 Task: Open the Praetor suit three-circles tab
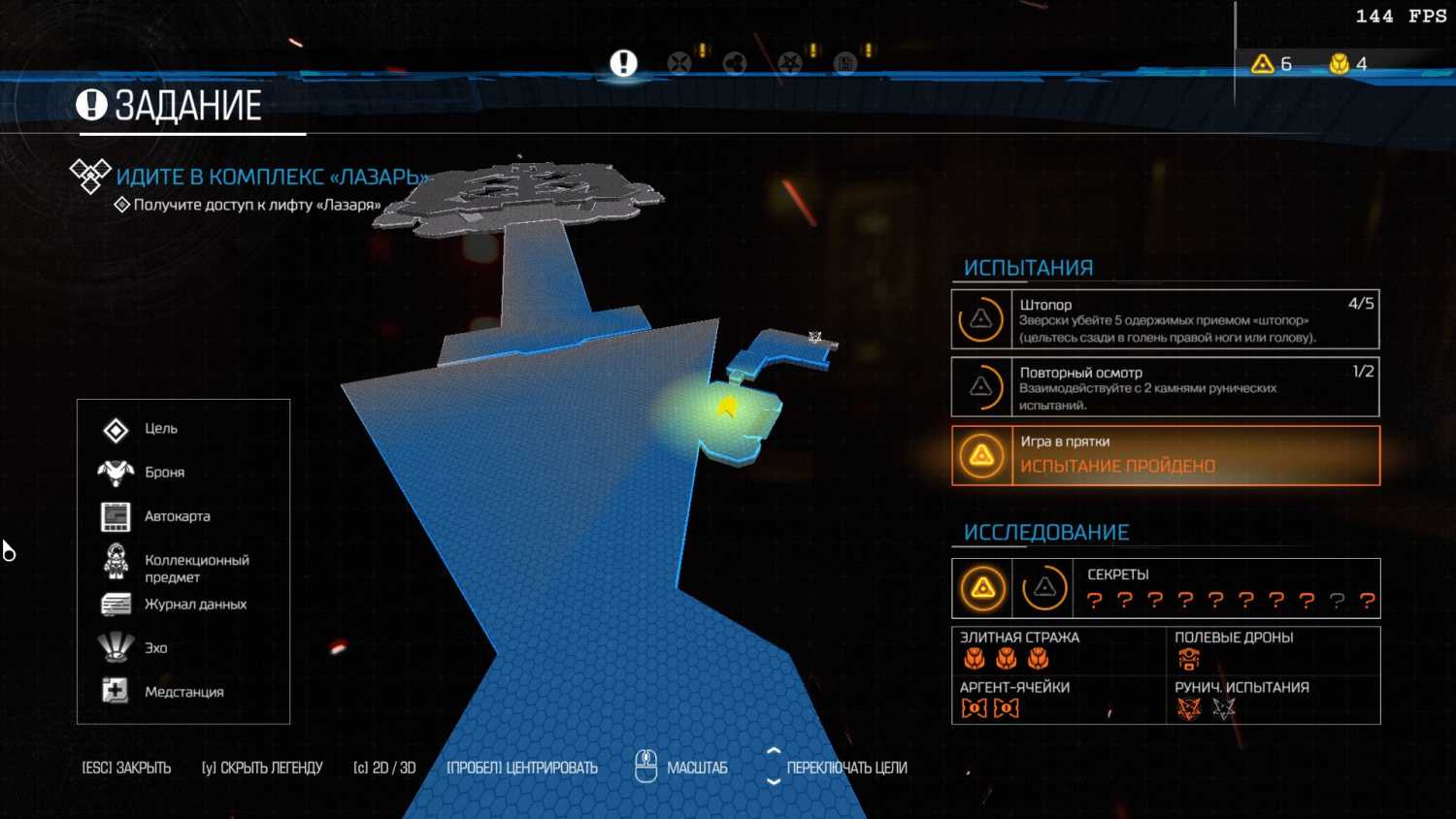point(735,63)
